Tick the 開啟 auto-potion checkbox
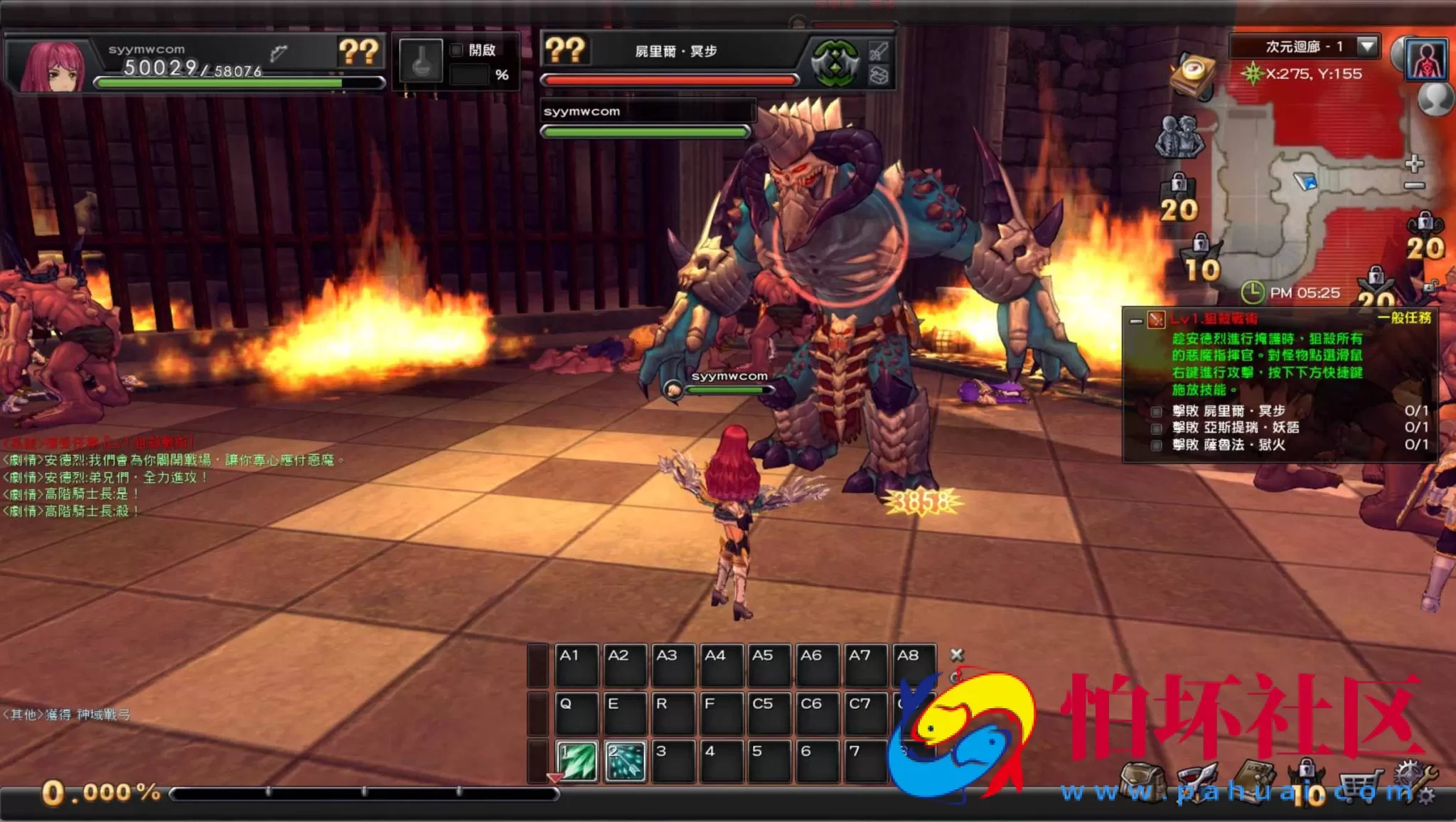Screen dimensions: 1456x822 click(456, 50)
